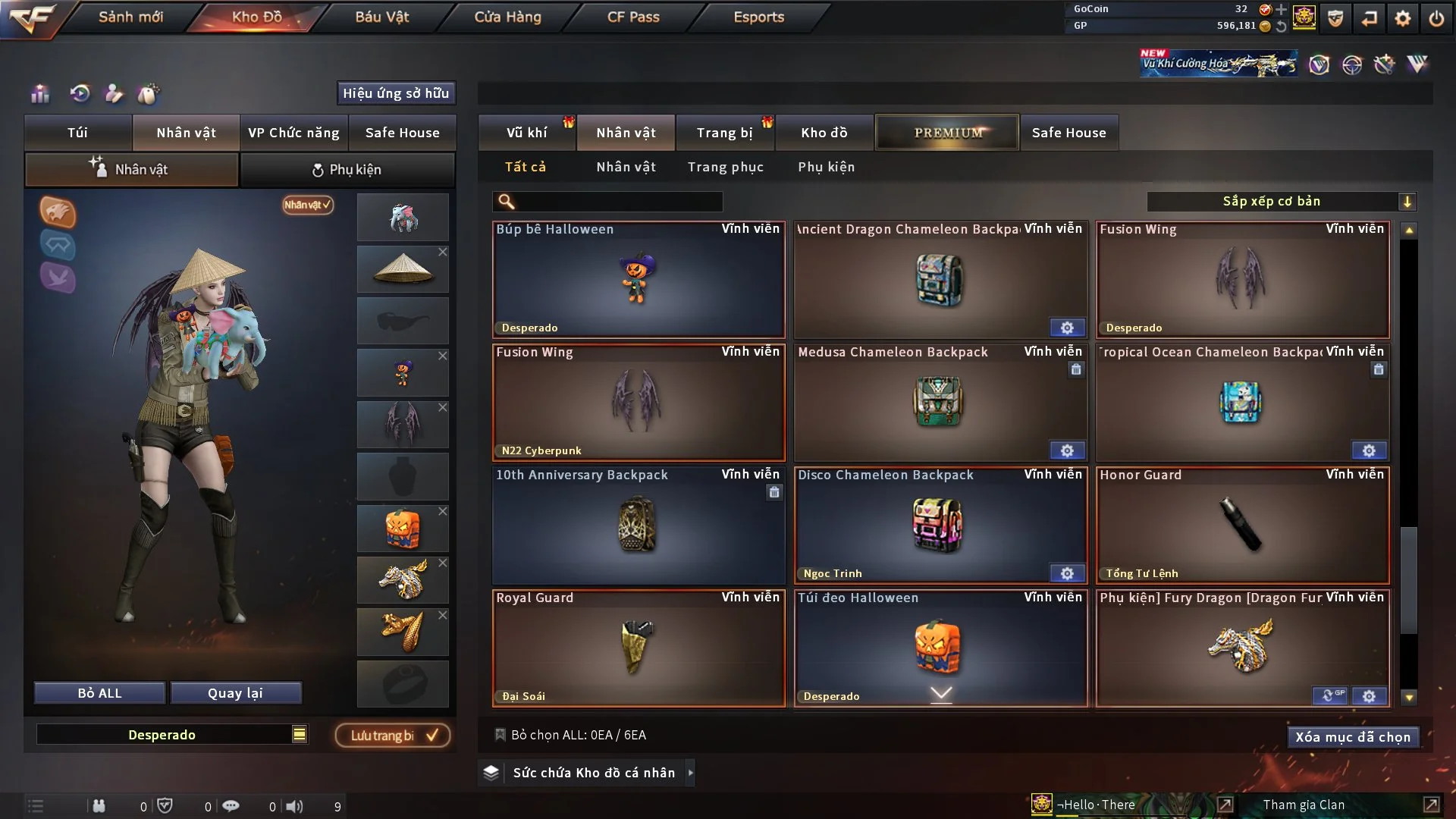1456x819 pixels.
Task: Open the PREMIUM tab
Action: point(947,133)
